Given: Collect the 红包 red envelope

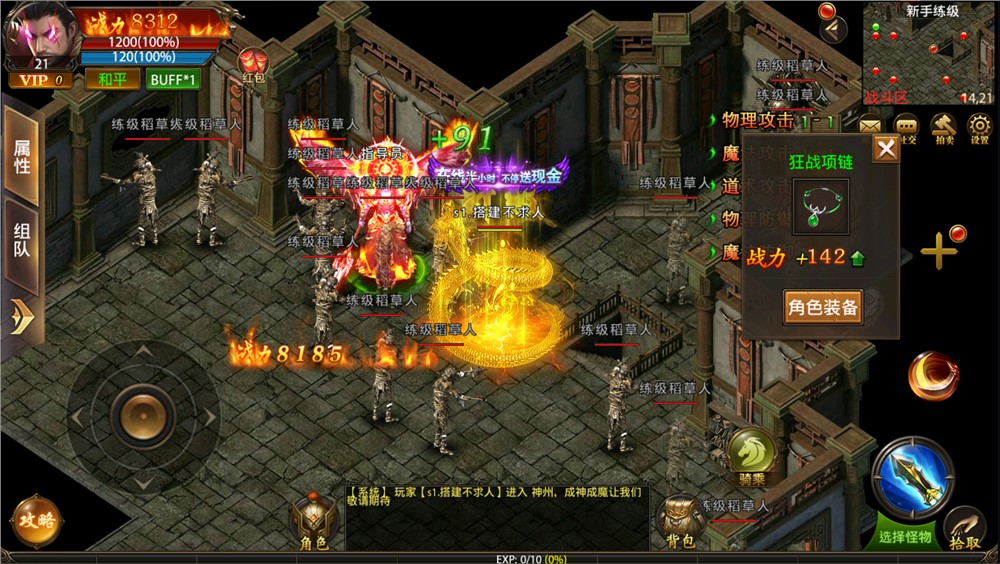Looking at the screenshot, I should point(251,64).
